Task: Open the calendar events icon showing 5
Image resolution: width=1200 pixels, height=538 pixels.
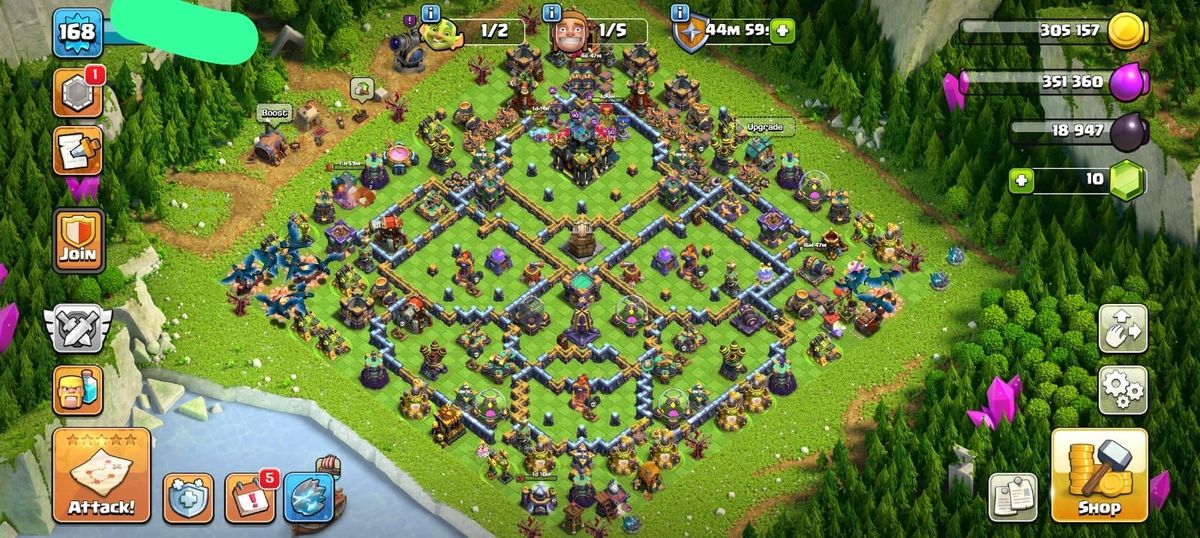Action: 248,497
